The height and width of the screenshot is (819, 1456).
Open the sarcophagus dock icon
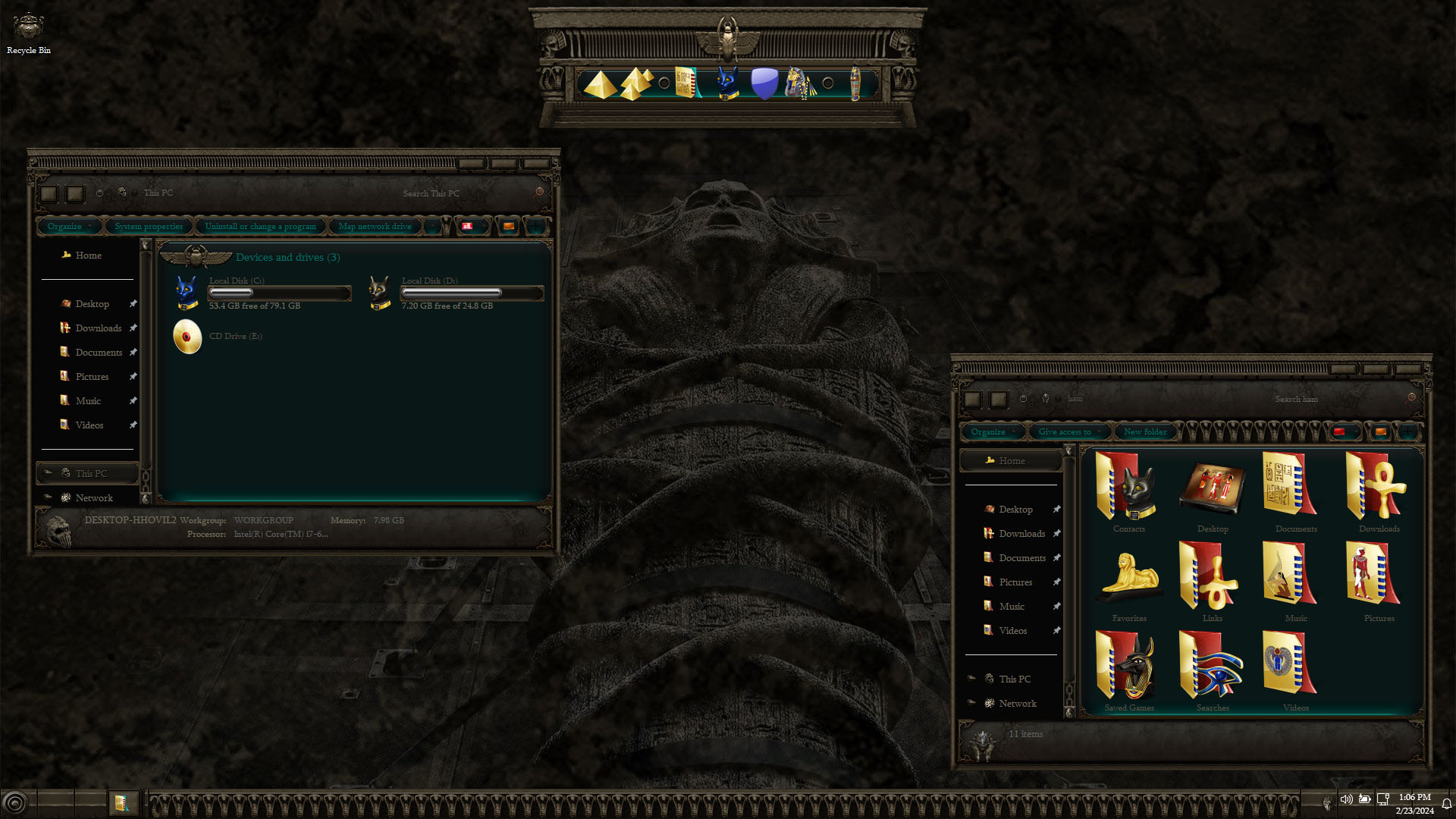855,84
